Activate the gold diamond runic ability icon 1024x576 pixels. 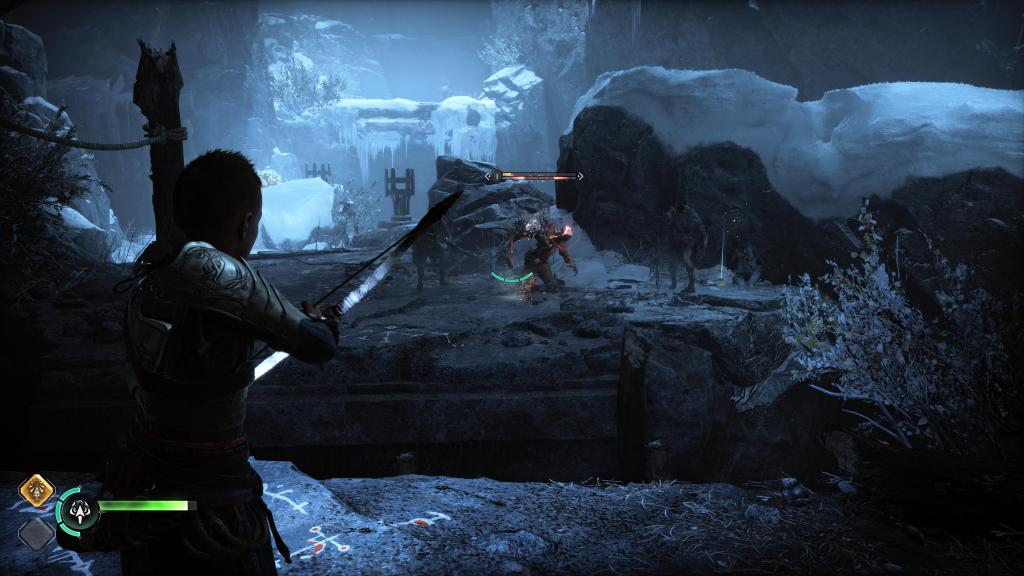click(36, 491)
